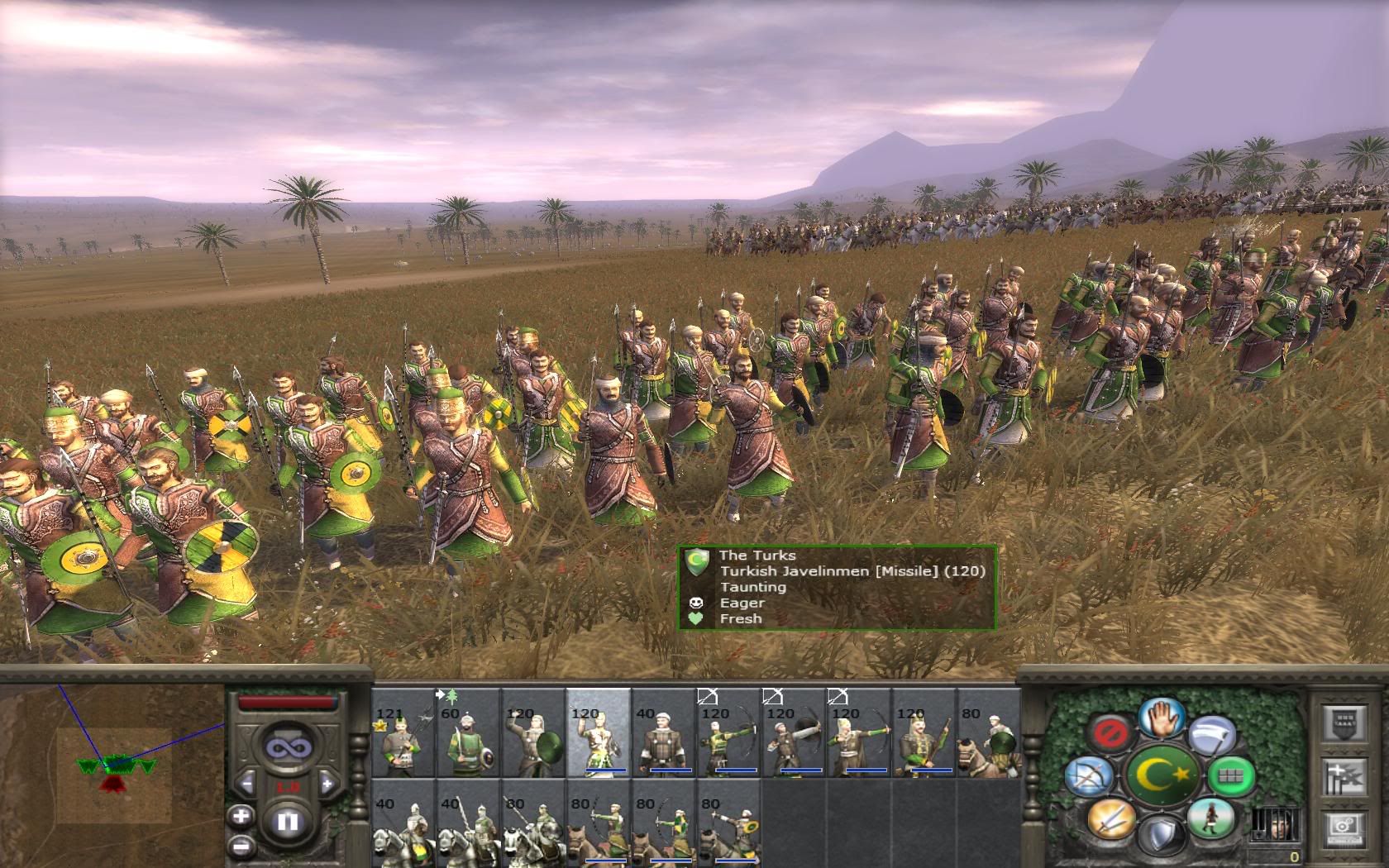Decrease battle speed with the minus arrow
This screenshot has width=1389, height=868.
[246, 783]
